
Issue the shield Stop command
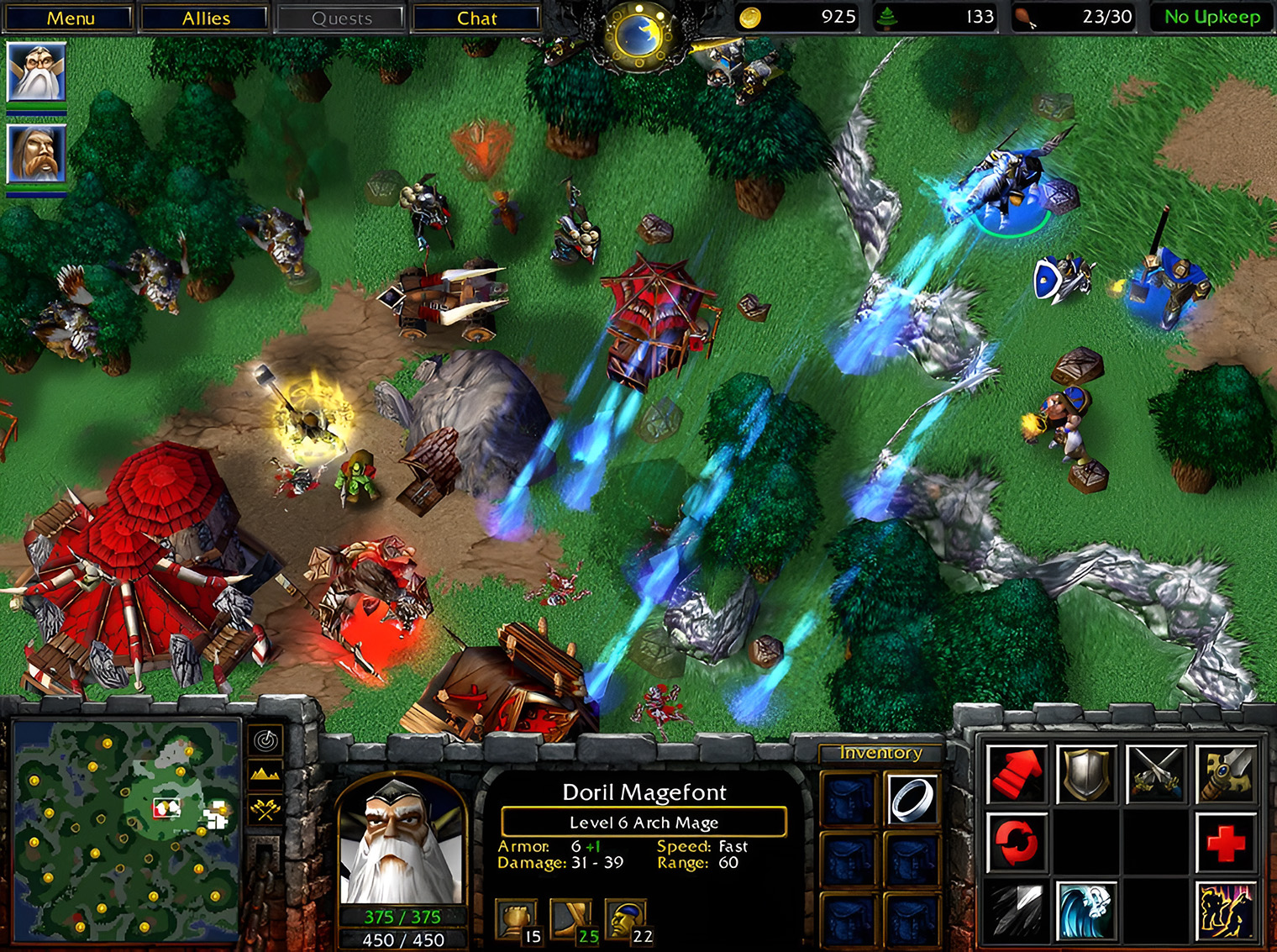[x=1086, y=773]
